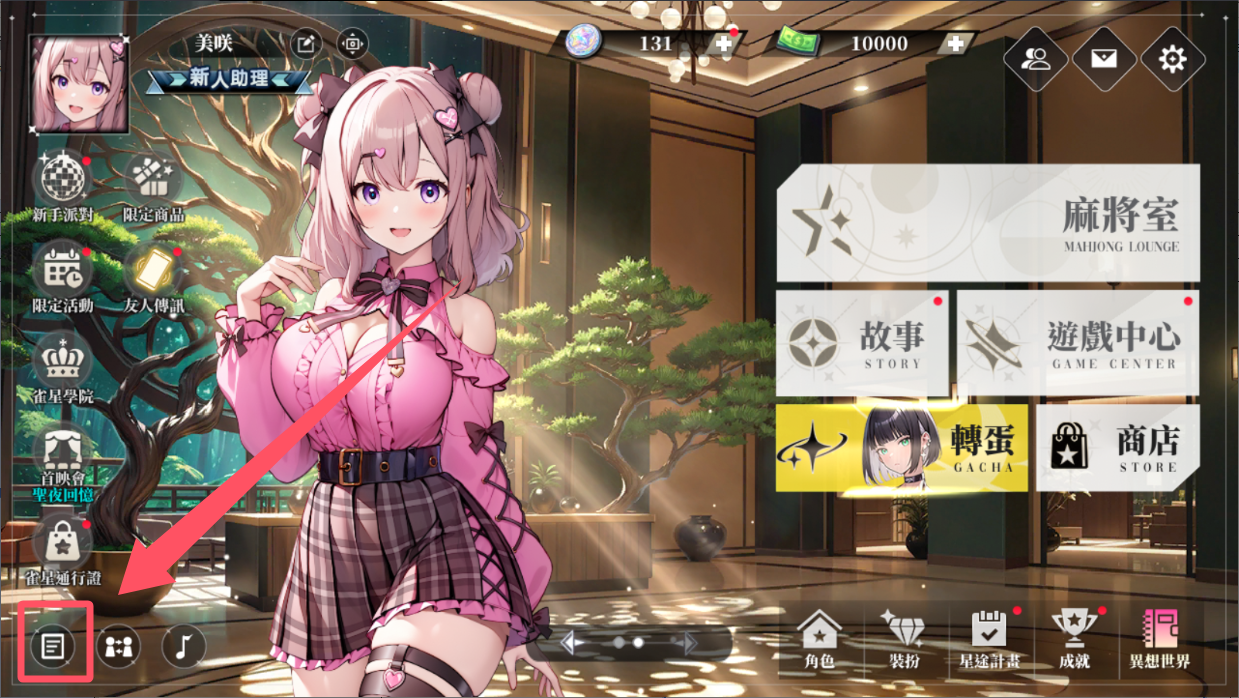Open the friends icon
1239x698 pixels.
pos(1036,59)
